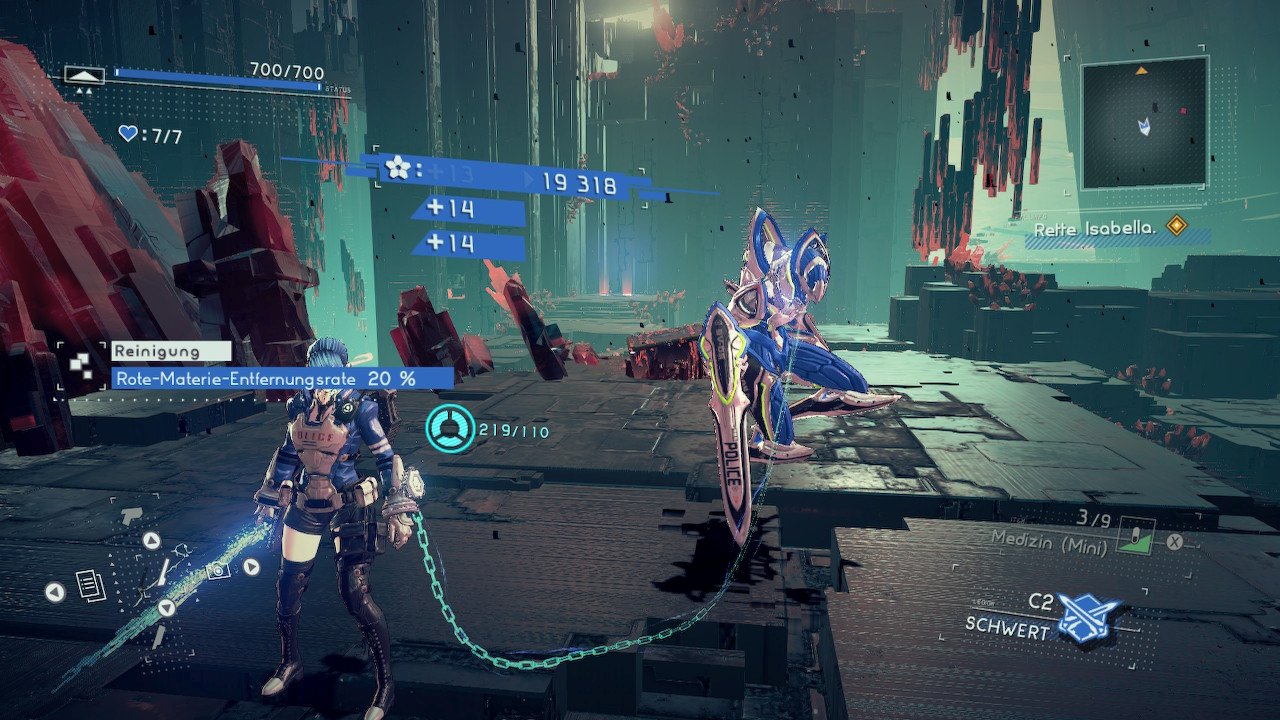The height and width of the screenshot is (720, 1280).
Task: Select the flower currency icon
Action: coord(398,168)
